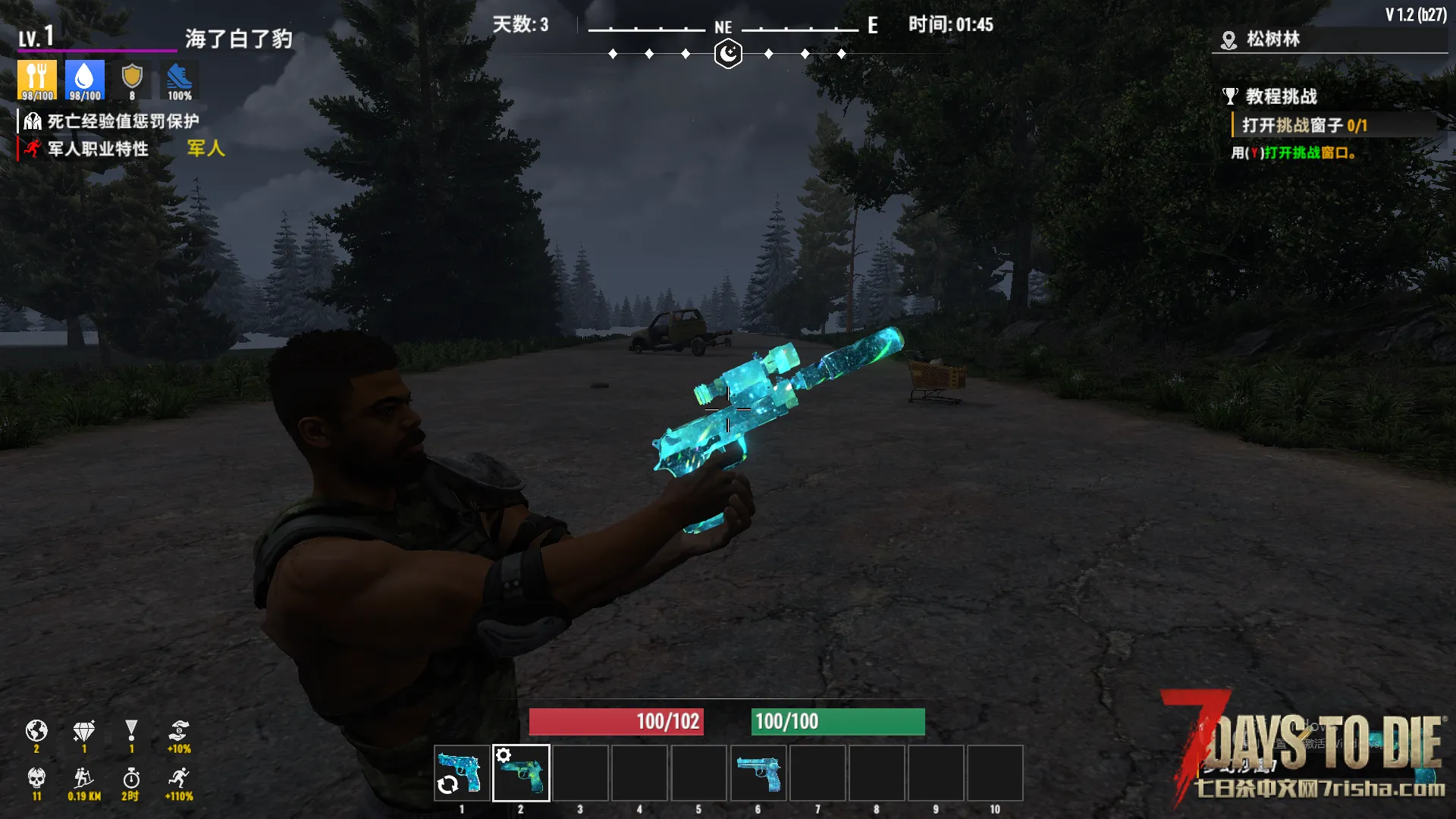Click the fork-and-knife food status icon

(x=36, y=80)
